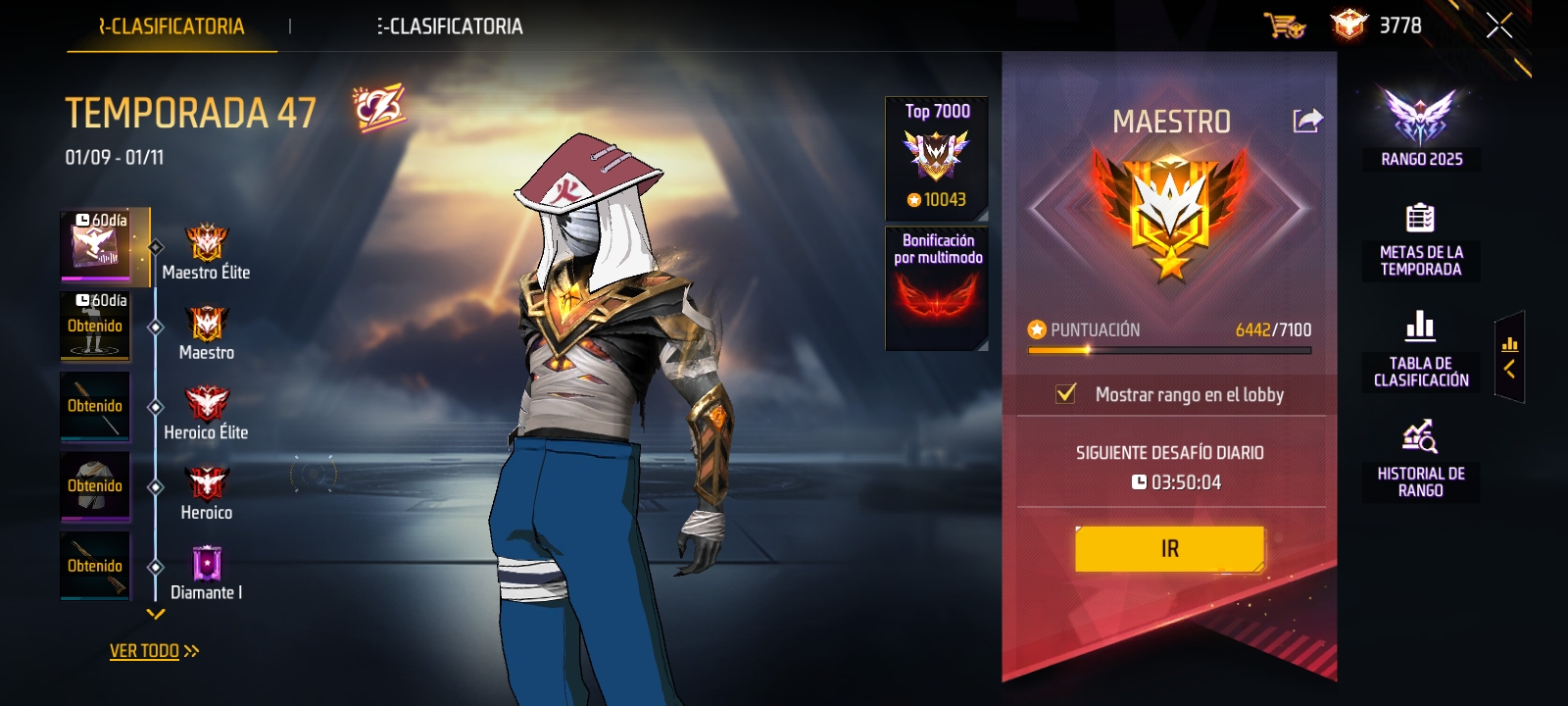Share the Maestro rank card
1568x706 pixels.
click(1307, 121)
